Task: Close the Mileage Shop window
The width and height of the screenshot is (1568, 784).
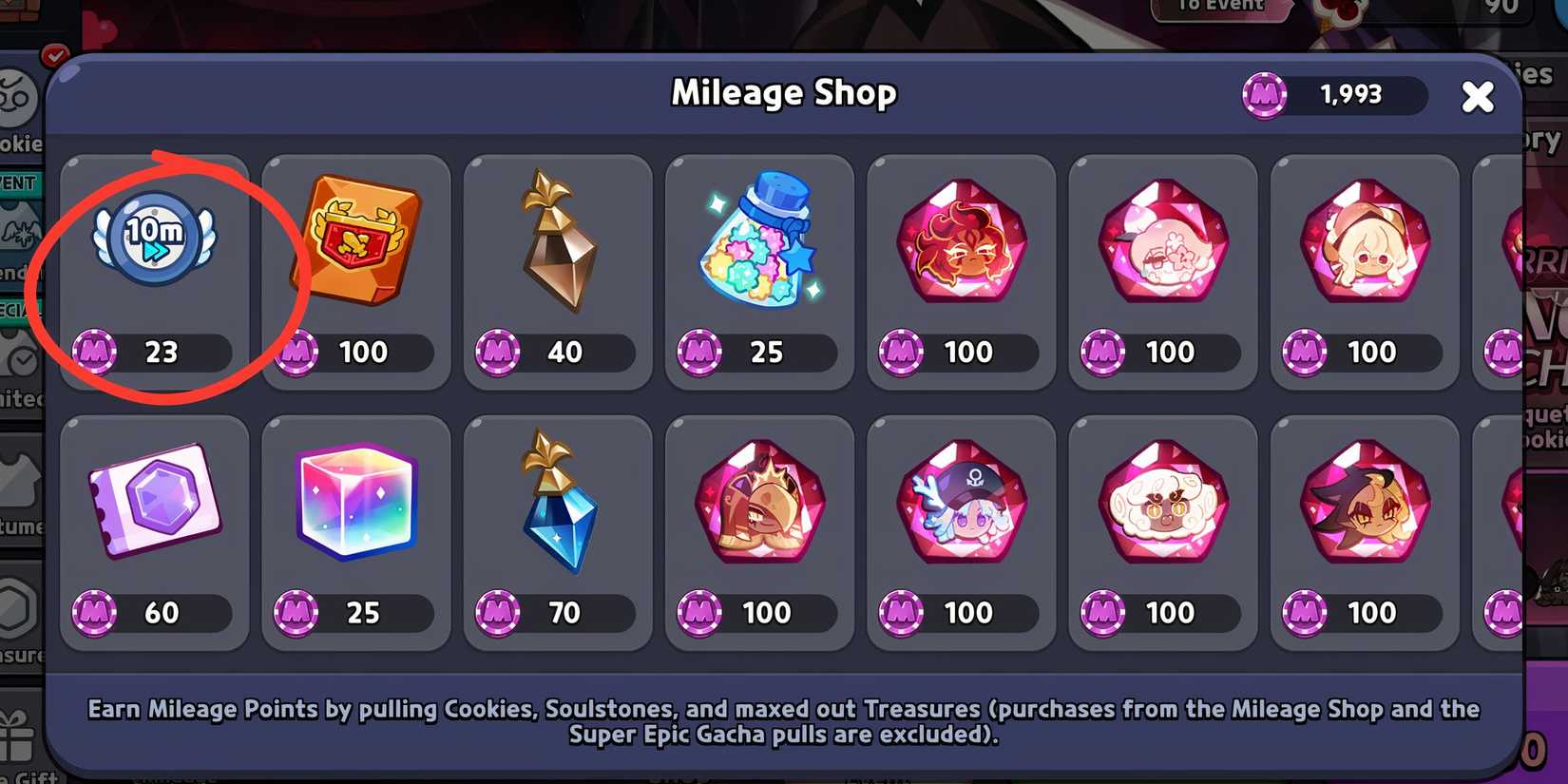Action: click(1479, 96)
